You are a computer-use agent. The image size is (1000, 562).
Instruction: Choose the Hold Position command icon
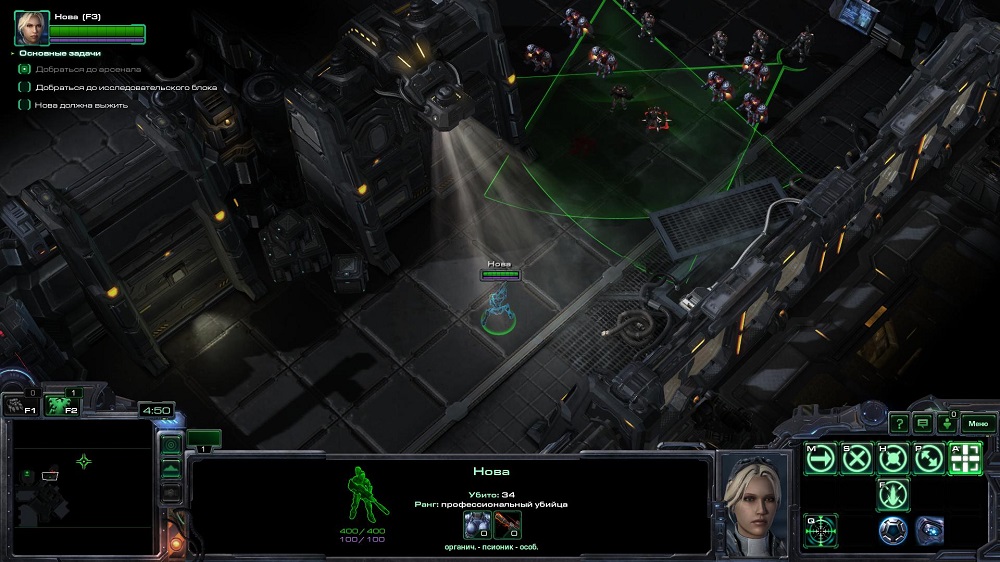tap(893, 458)
